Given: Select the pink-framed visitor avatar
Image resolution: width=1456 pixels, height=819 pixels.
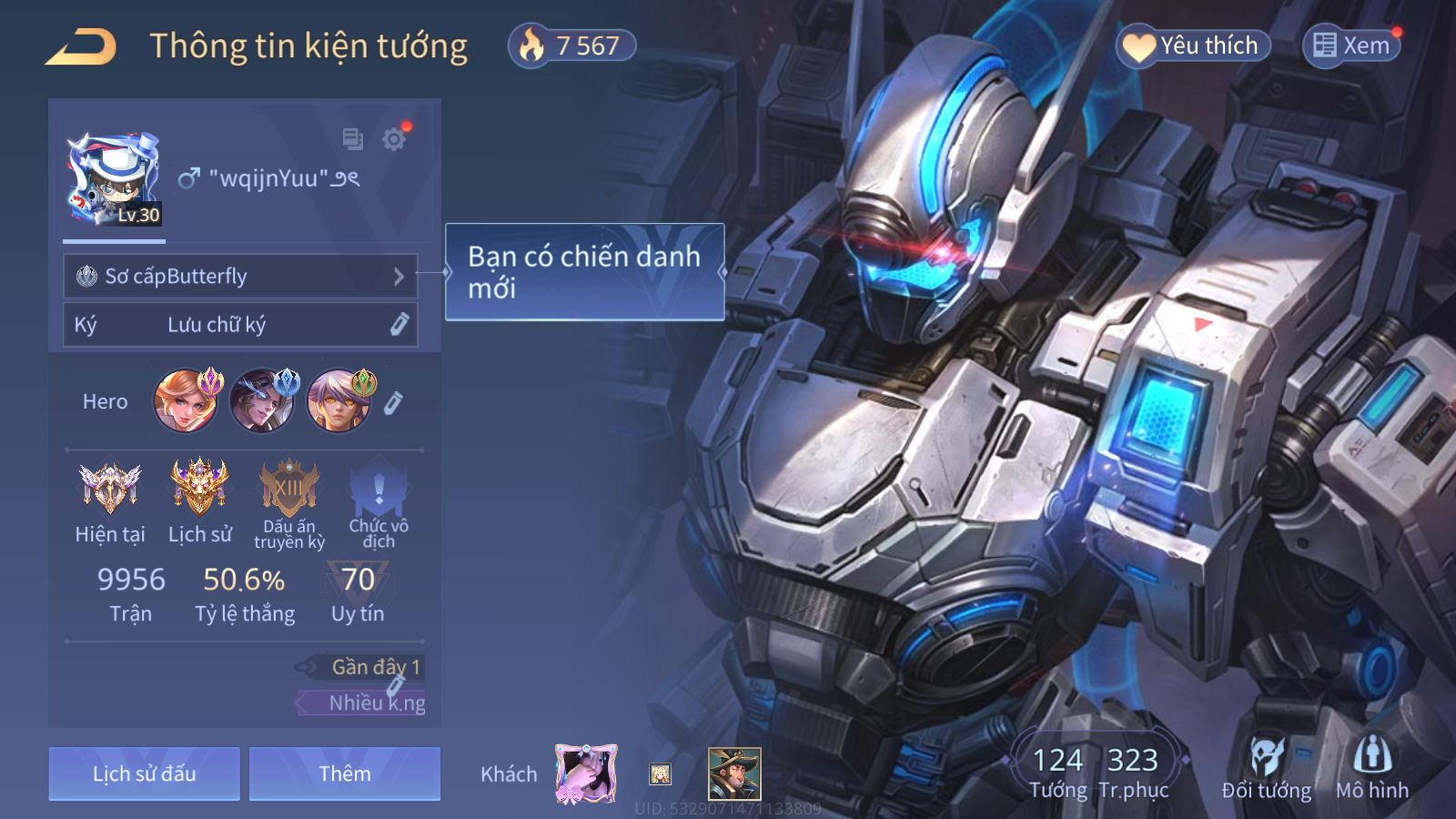Looking at the screenshot, I should coord(586,773).
